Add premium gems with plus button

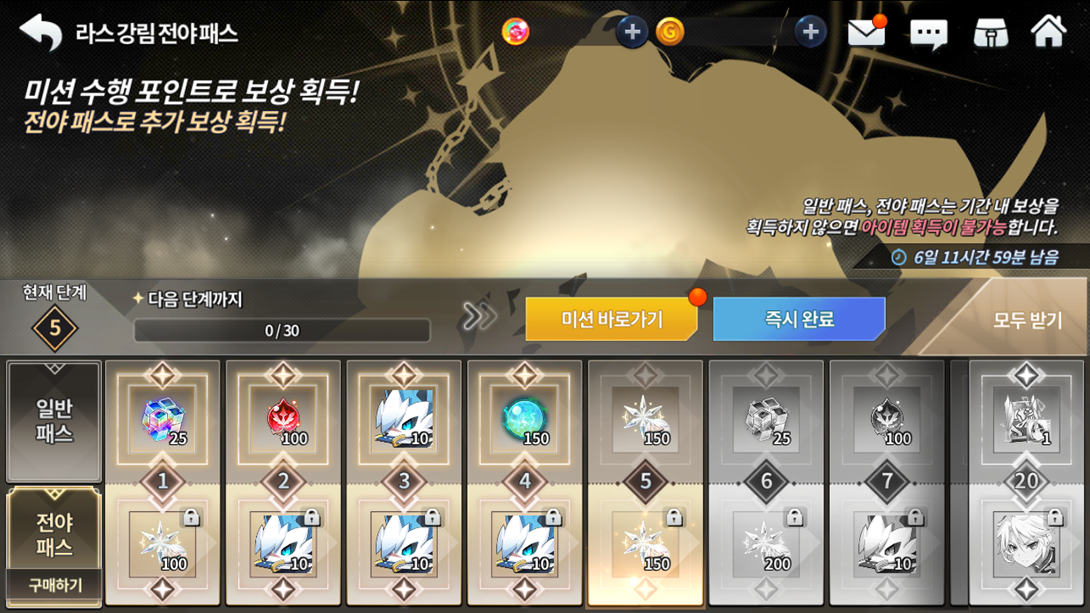coord(631,32)
